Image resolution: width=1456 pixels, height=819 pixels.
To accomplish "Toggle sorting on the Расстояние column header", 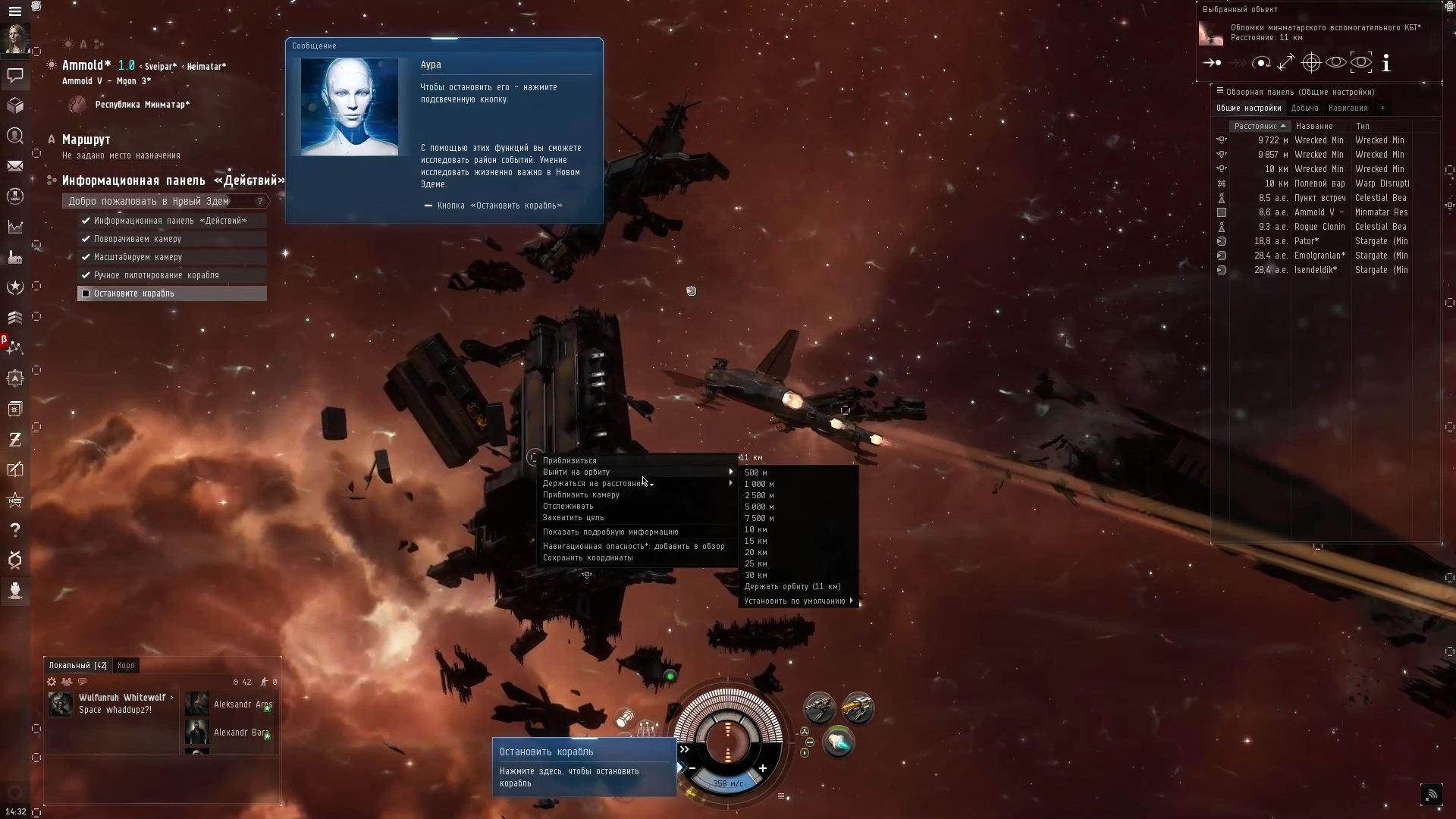I will click(x=1259, y=126).
